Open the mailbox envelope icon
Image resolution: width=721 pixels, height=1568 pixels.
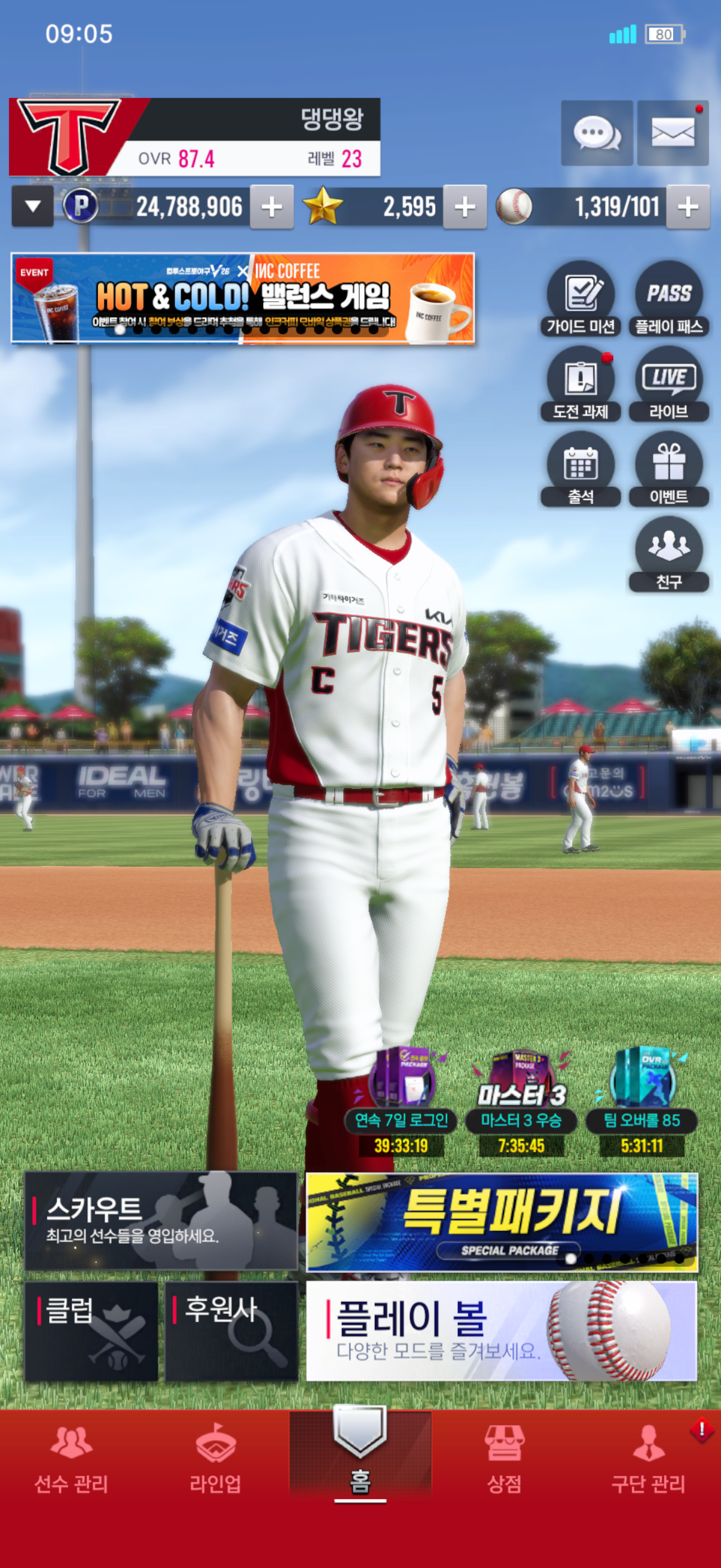673,133
